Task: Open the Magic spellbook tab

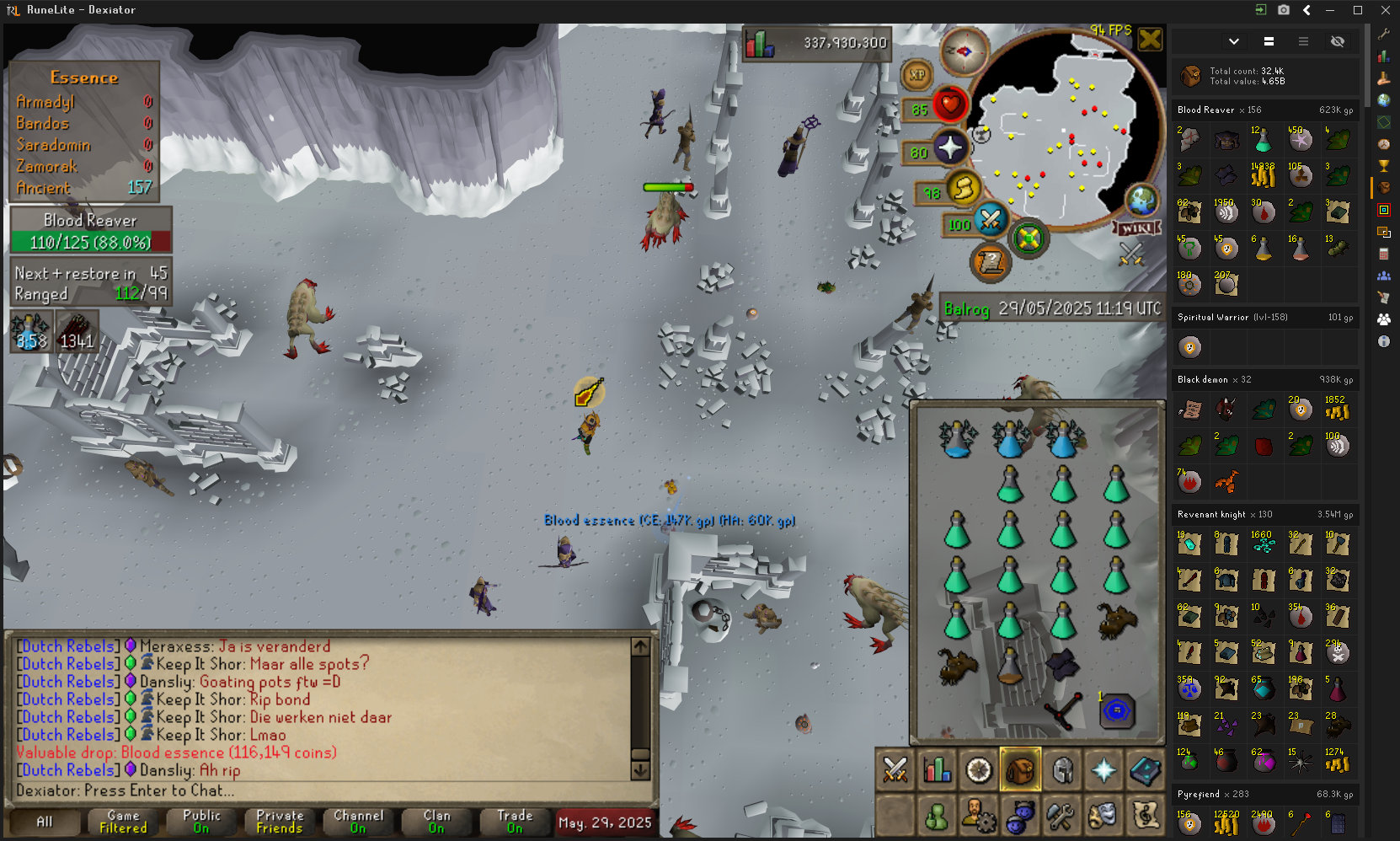Action: coord(1146,769)
